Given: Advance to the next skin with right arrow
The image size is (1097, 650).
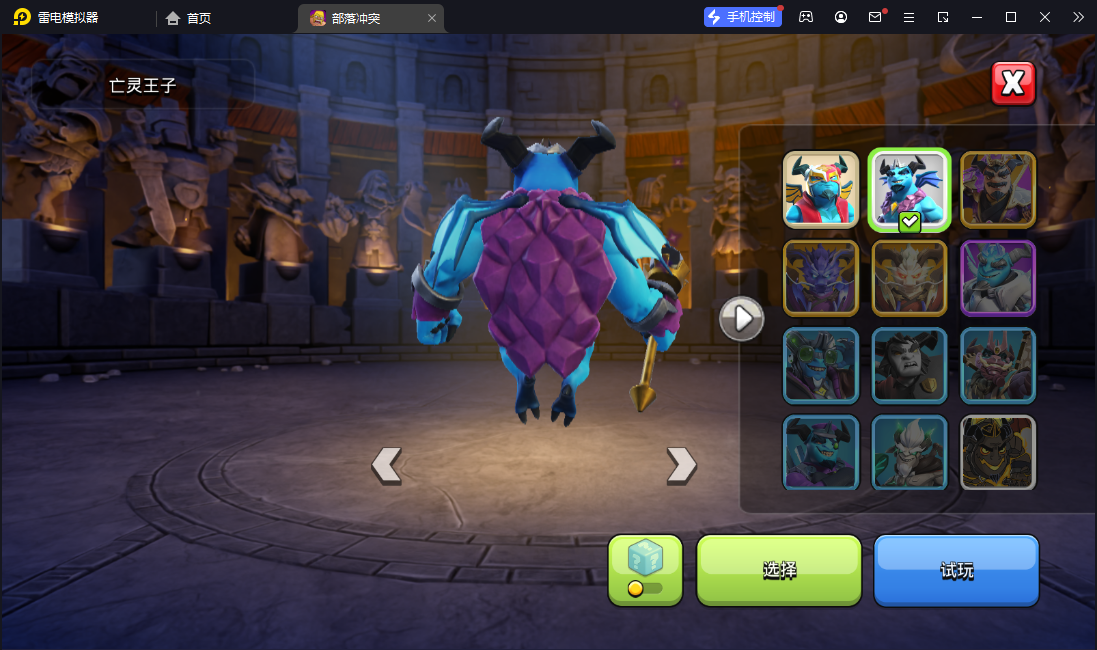Looking at the screenshot, I should (x=681, y=465).
